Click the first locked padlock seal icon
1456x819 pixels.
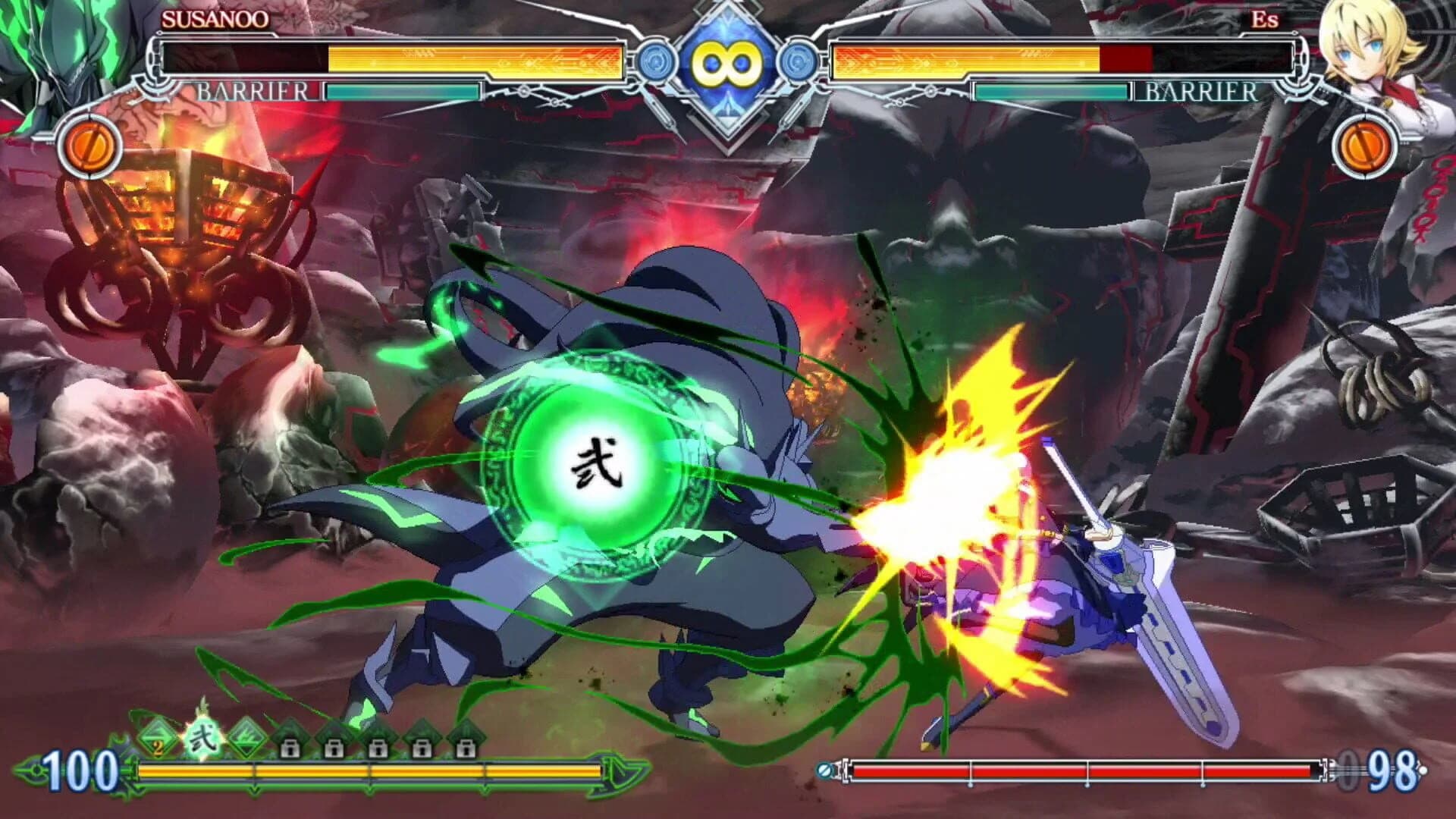(x=290, y=748)
